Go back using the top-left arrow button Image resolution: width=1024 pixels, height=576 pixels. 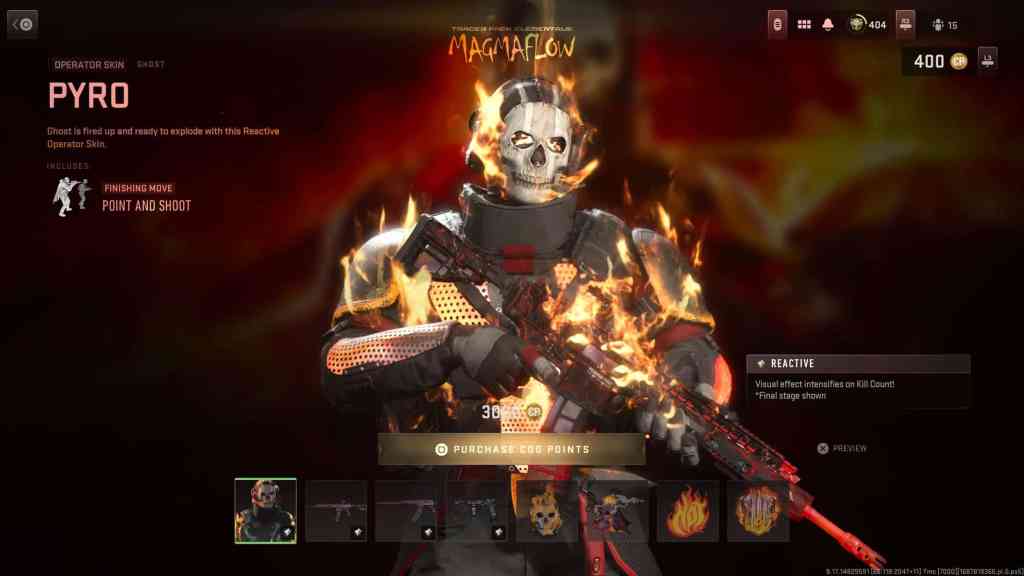tap(23, 24)
